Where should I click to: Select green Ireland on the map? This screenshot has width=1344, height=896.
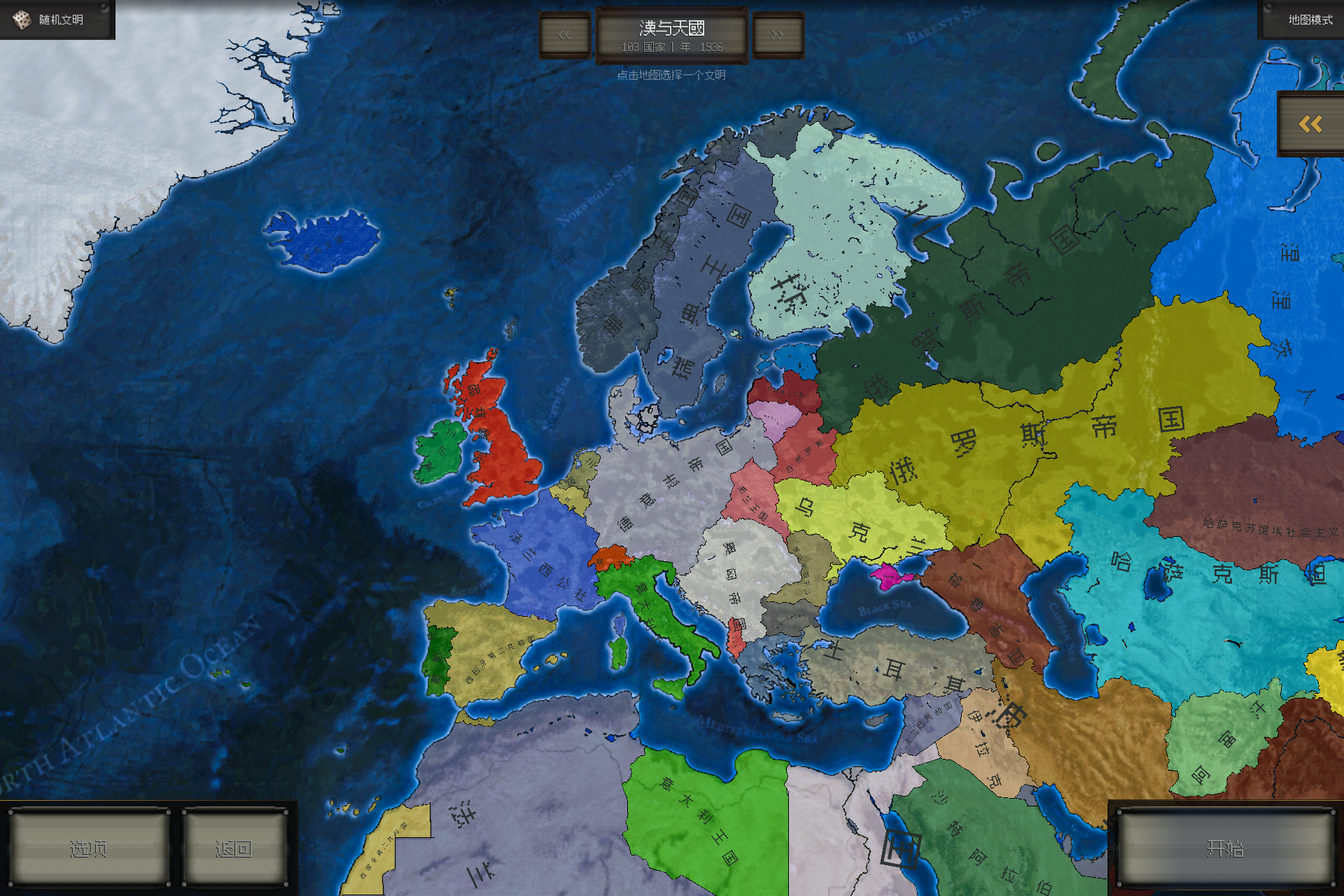(440, 451)
